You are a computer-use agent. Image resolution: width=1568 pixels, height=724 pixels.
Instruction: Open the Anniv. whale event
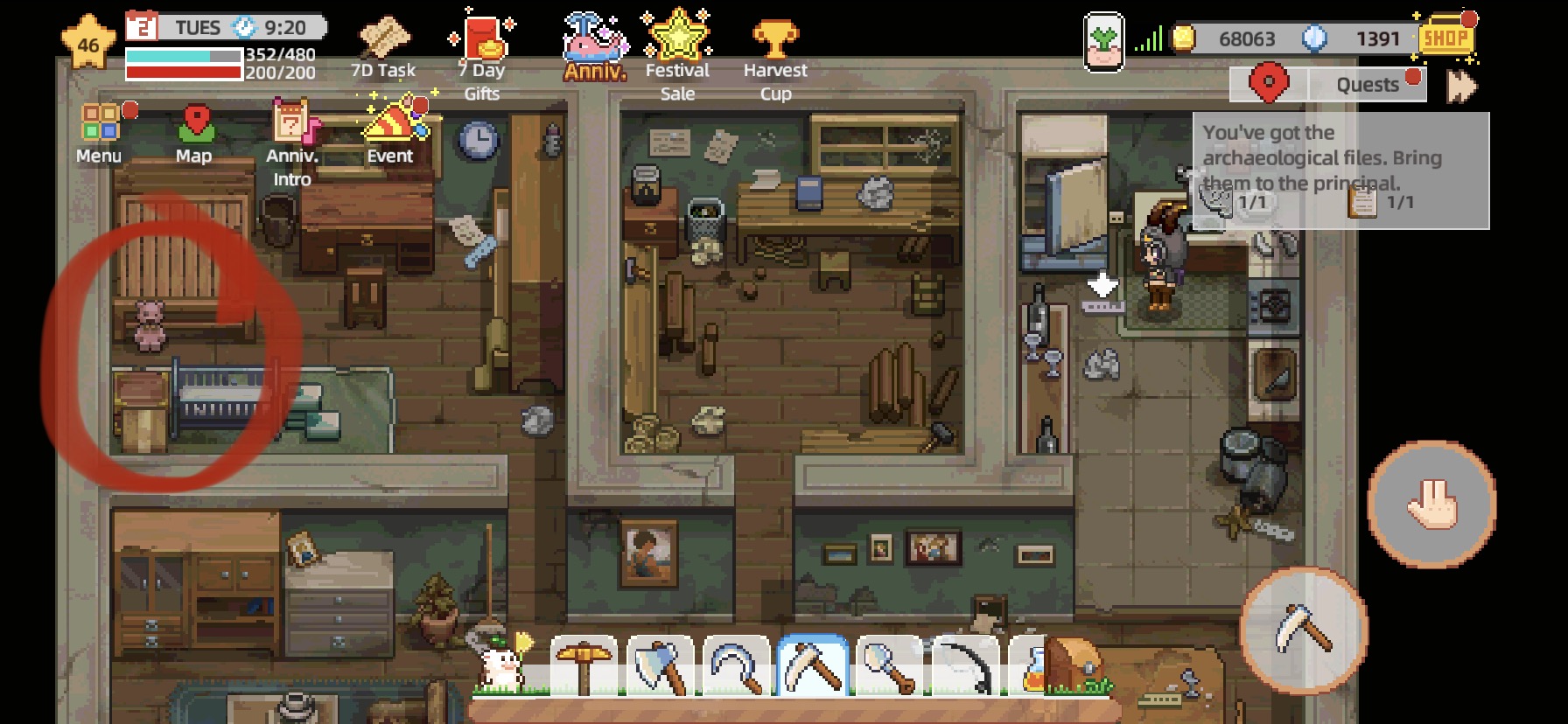pos(594,39)
